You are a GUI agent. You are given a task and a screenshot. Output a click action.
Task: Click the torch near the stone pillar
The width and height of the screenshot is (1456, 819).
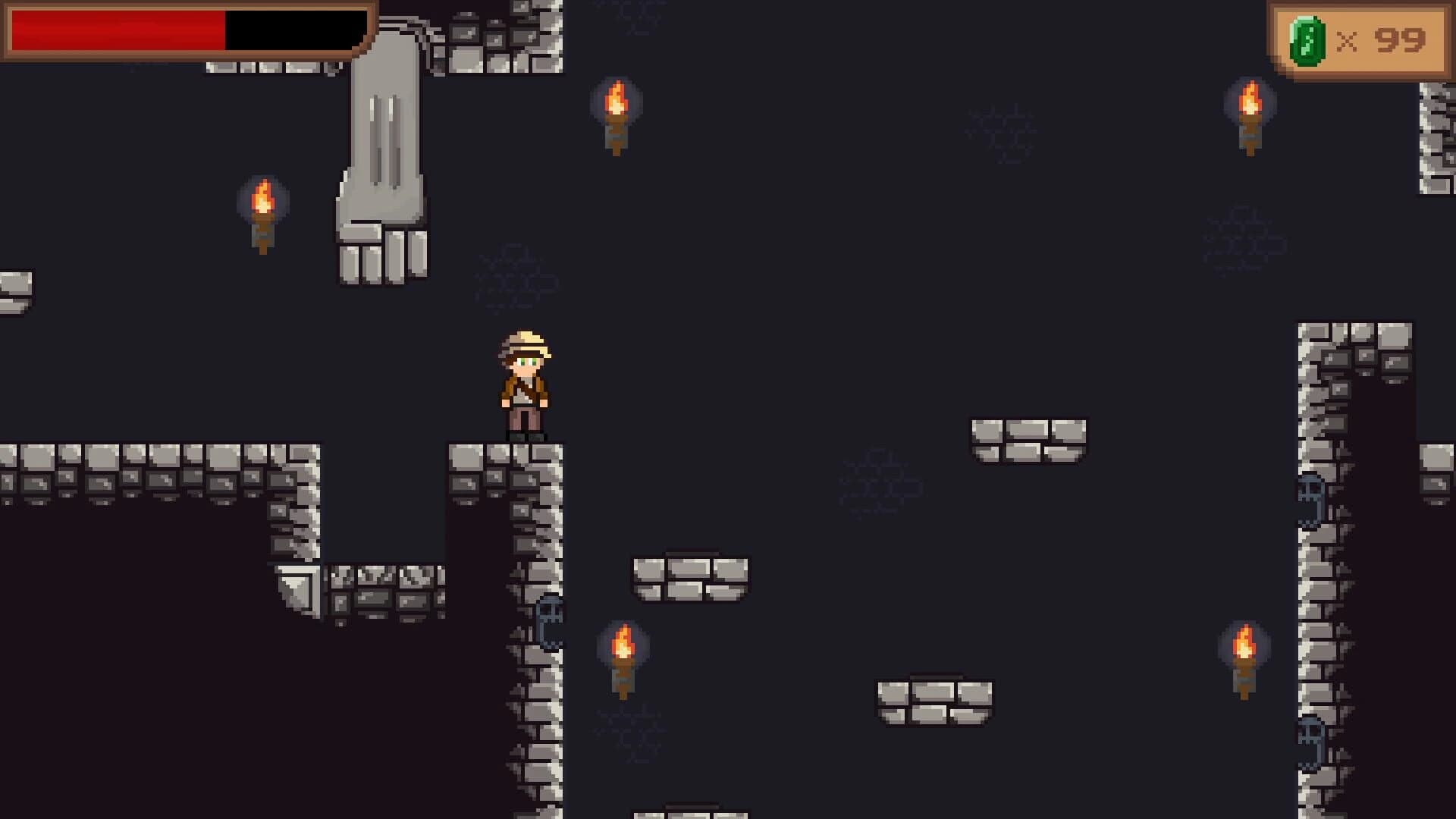pos(262,212)
